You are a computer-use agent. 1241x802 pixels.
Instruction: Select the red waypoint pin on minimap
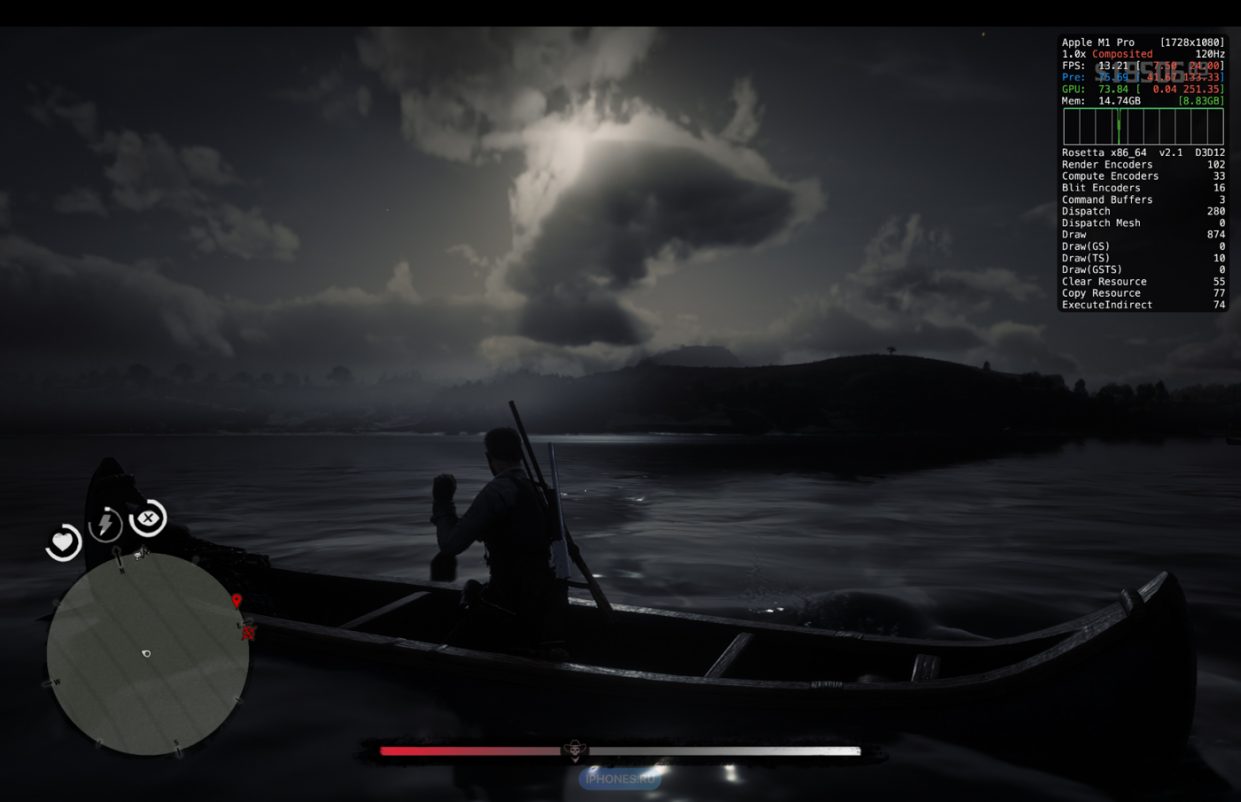click(236, 601)
